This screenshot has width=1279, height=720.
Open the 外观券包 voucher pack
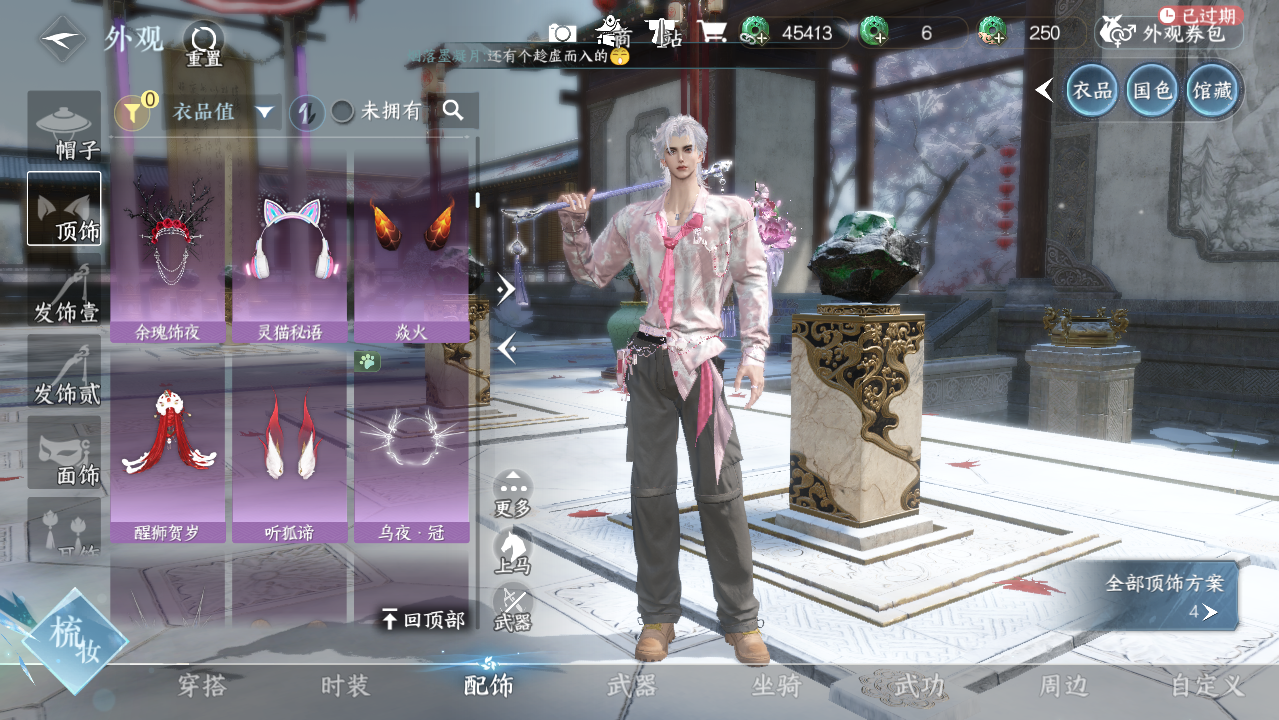pos(1170,33)
